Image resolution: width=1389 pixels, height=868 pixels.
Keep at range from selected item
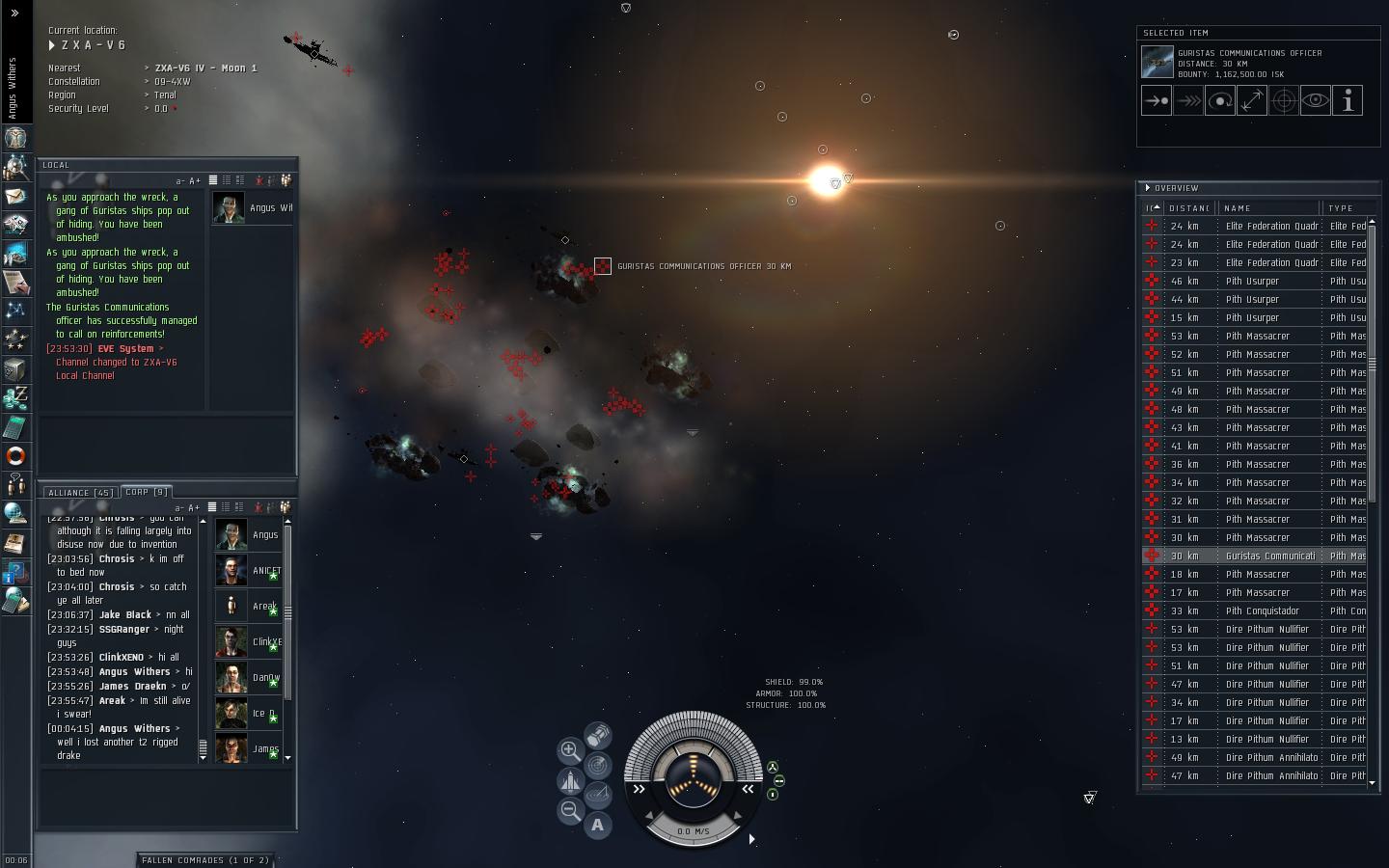point(1252,100)
